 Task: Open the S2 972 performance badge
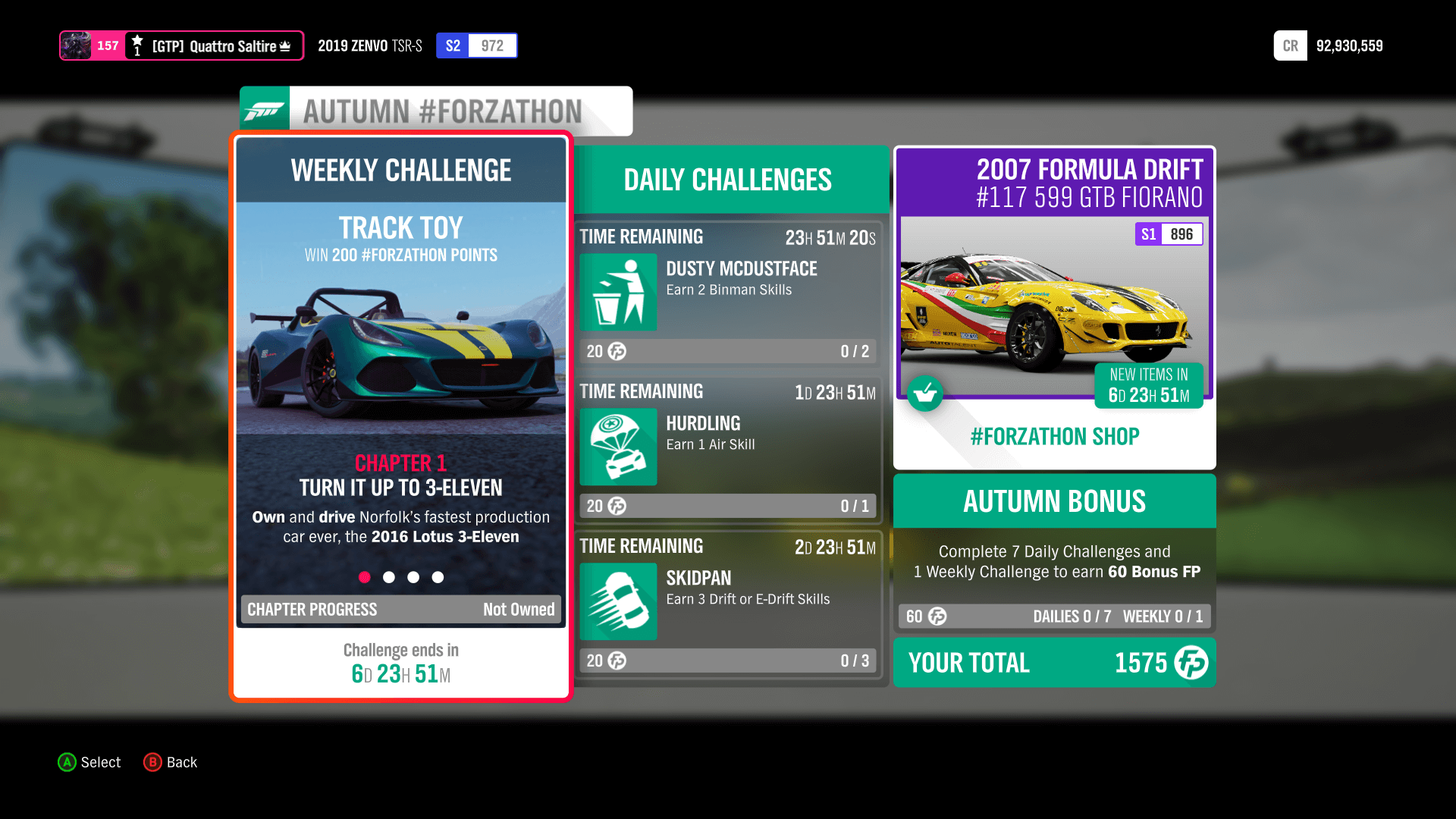[476, 45]
